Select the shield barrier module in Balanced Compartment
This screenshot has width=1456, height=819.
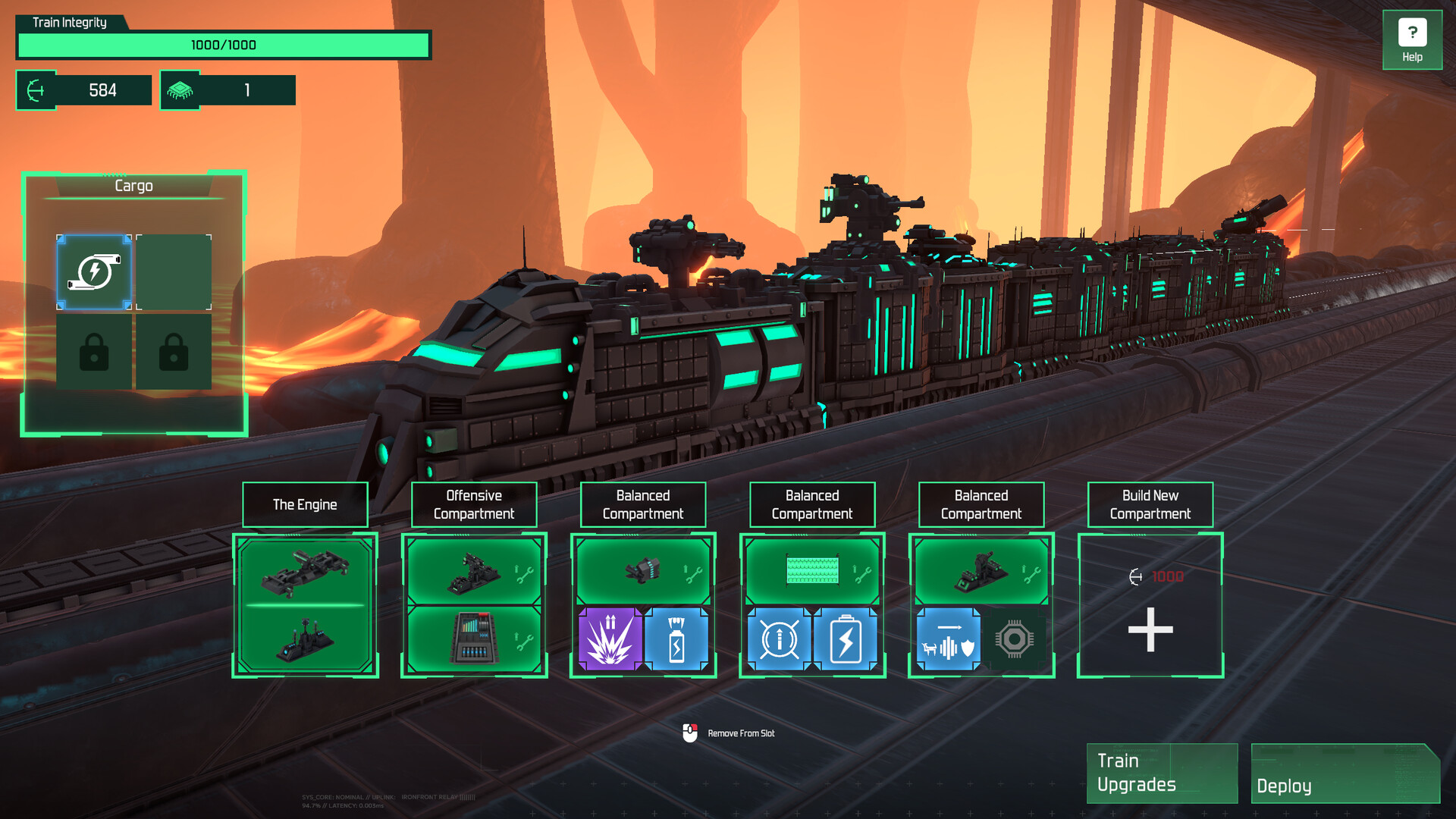pos(948,641)
